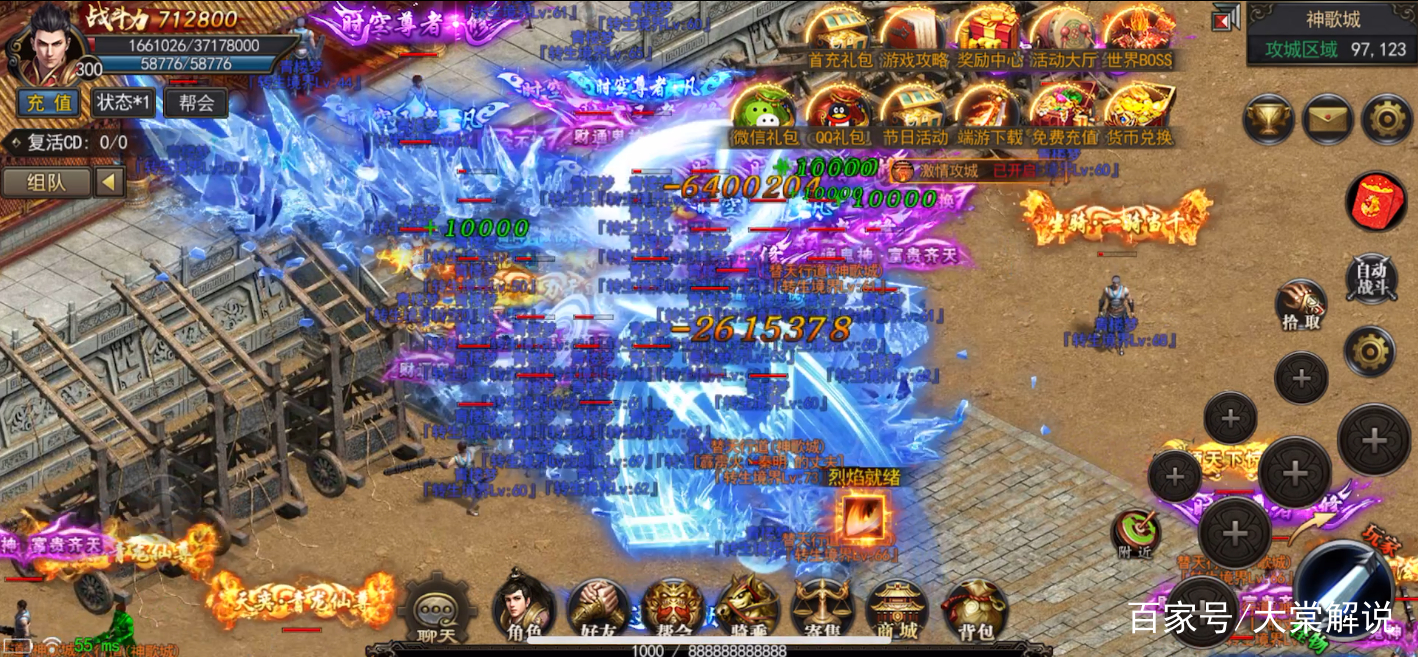The height and width of the screenshot is (657, 1418).
Task: Open the mail envelope icon
Action: 1328,120
